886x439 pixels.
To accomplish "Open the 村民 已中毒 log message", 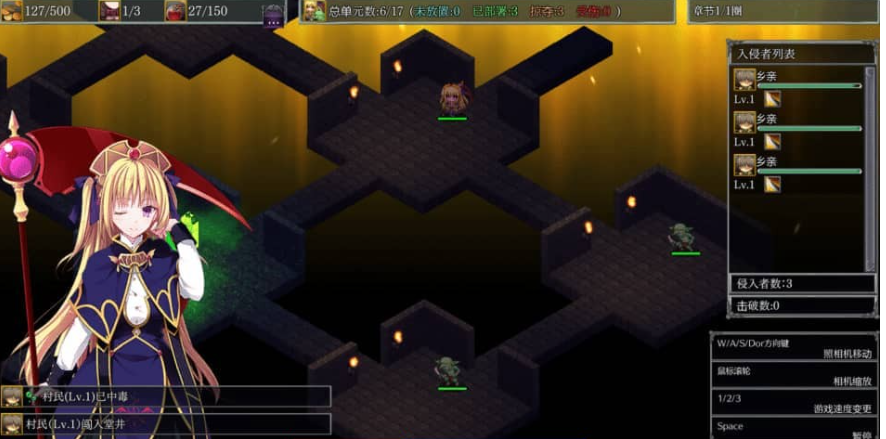I will pyautogui.click(x=166, y=397).
